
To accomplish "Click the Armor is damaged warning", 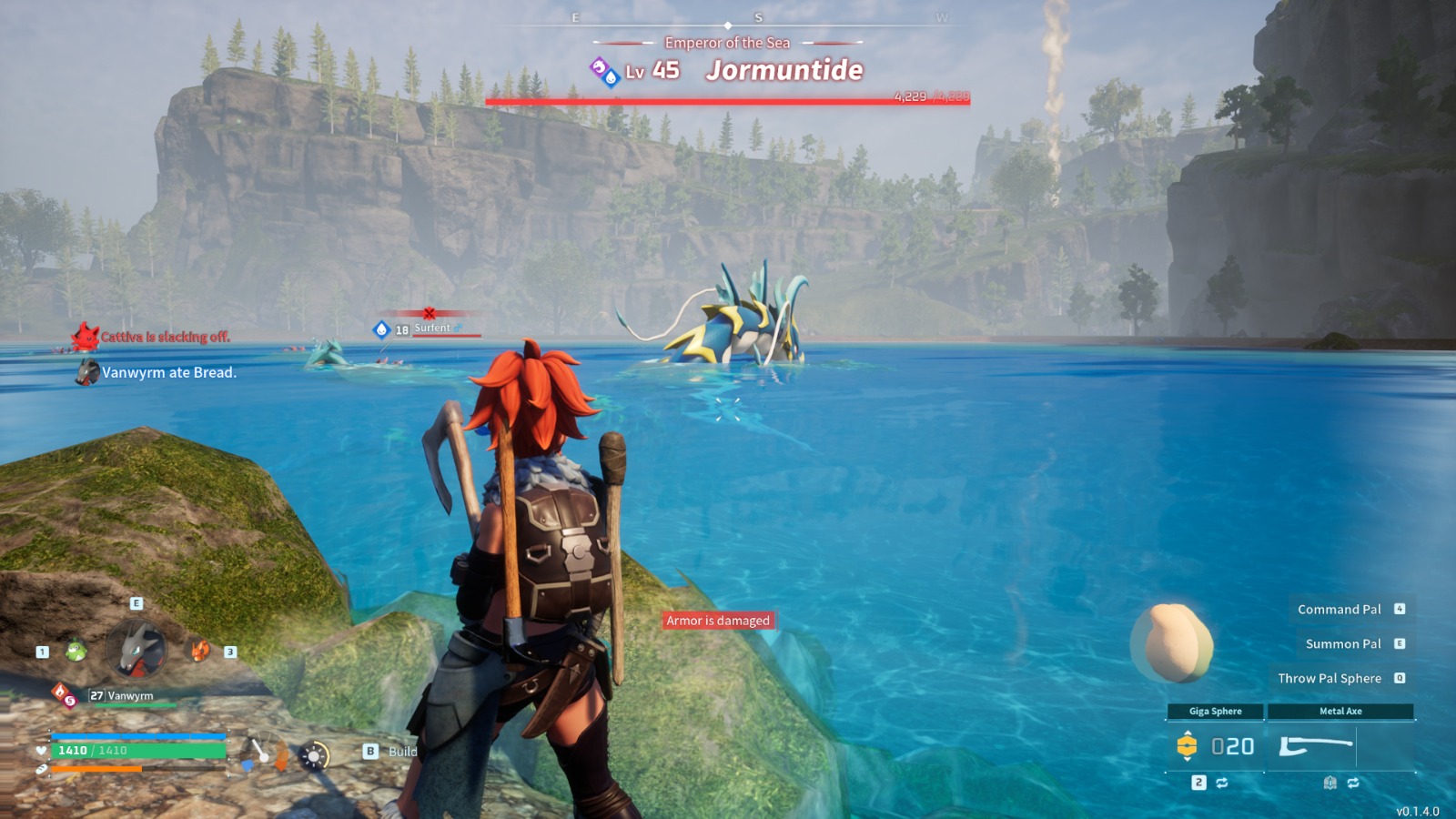I will click(x=718, y=621).
